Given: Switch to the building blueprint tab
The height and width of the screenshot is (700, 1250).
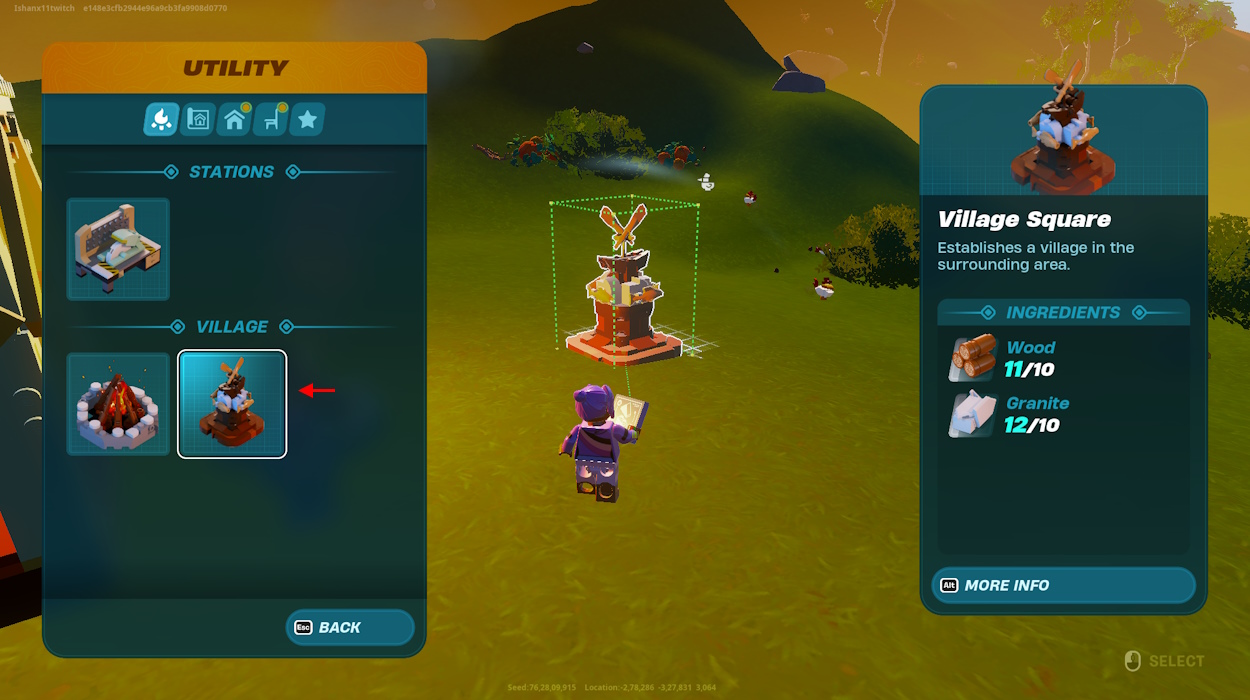Looking at the screenshot, I should [198, 120].
